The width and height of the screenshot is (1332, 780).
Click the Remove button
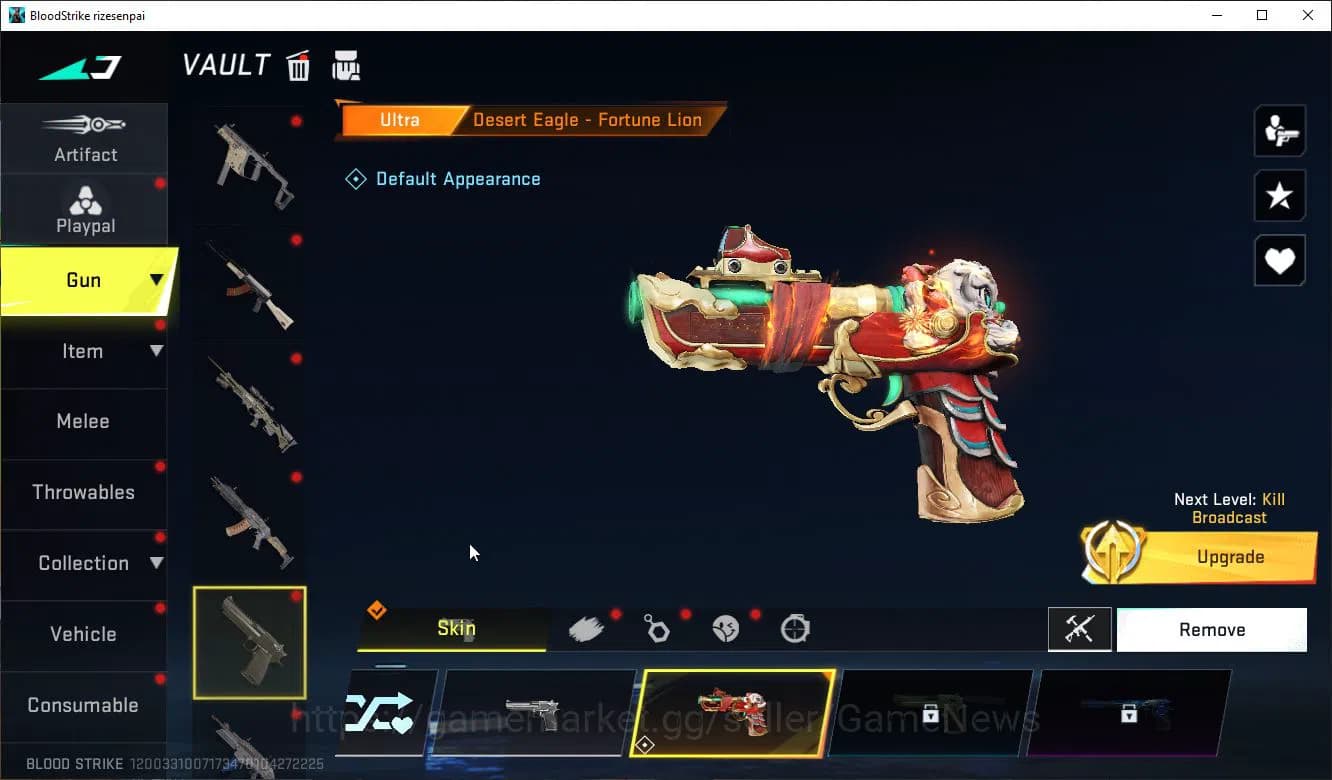click(1211, 629)
